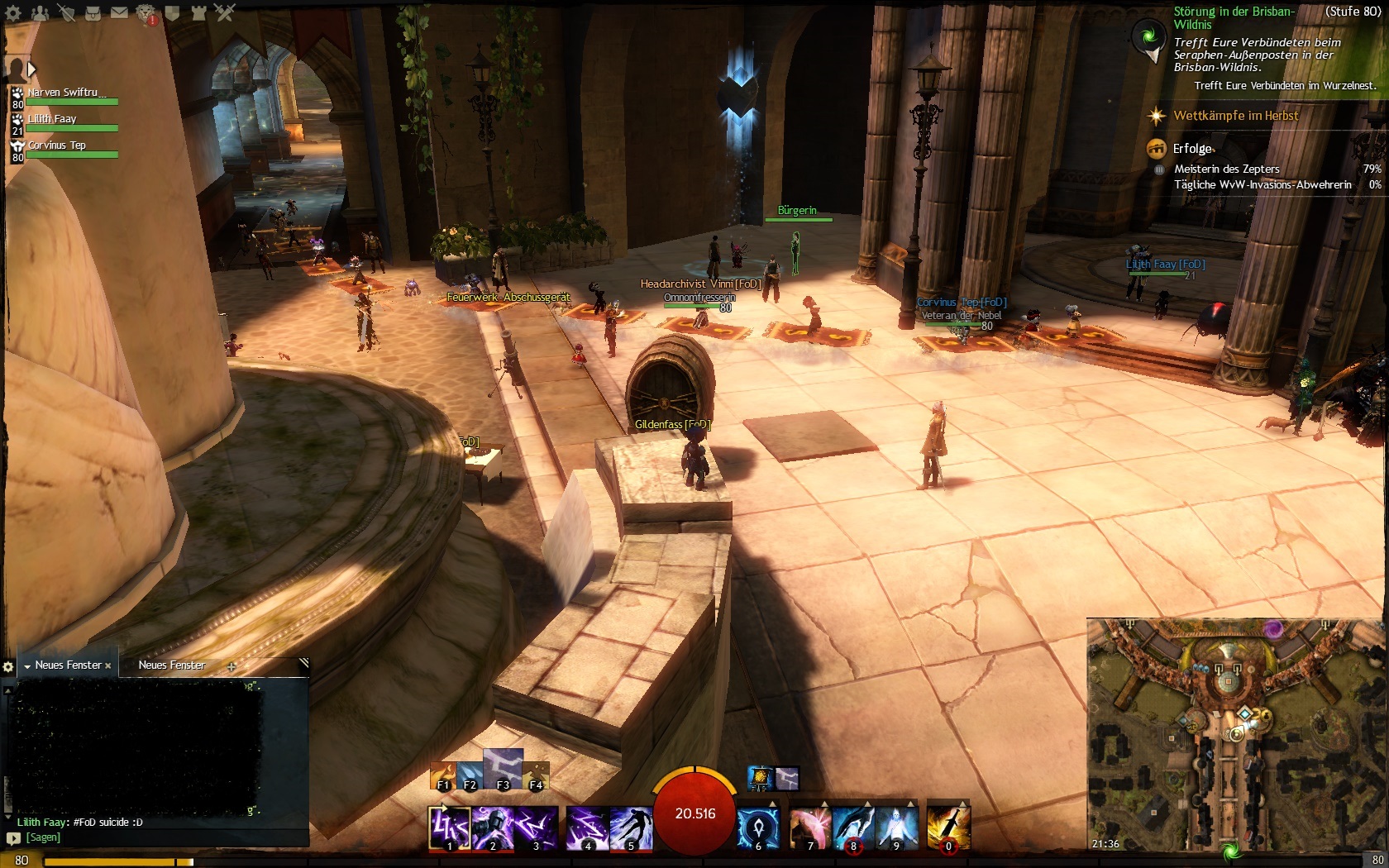
Task: Open the guild shield icon
Action: point(172,13)
